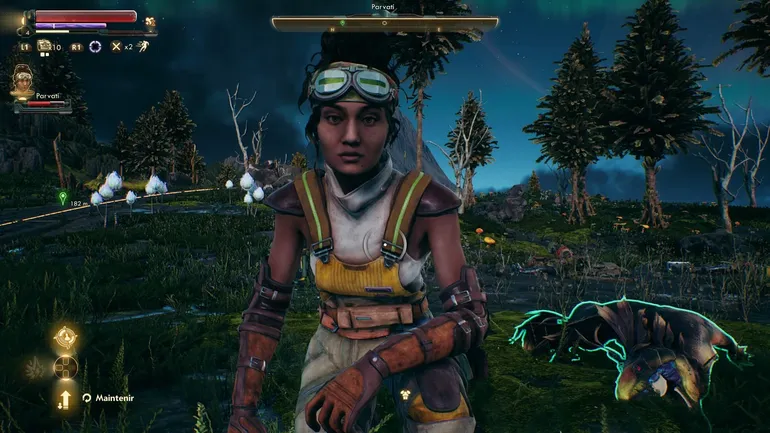Click the medical inhaler icon
770x433 pixels.
click(44, 46)
